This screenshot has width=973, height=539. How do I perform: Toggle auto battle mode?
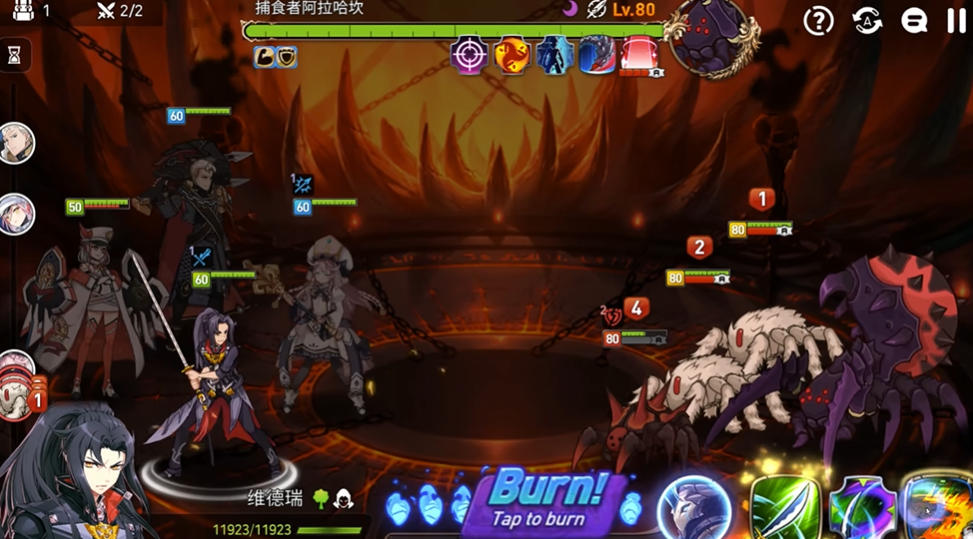867,21
